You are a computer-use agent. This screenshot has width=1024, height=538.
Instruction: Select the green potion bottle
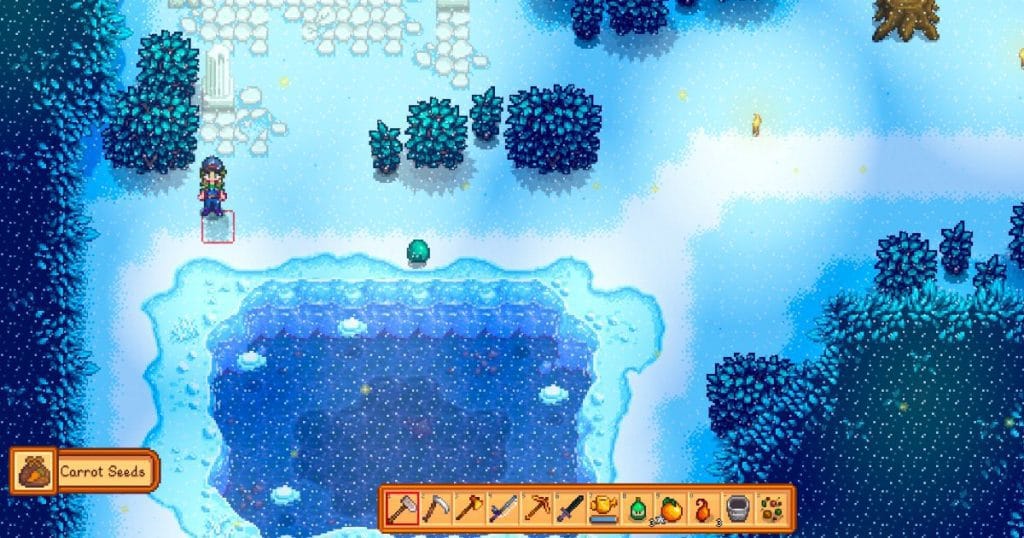pos(637,508)
